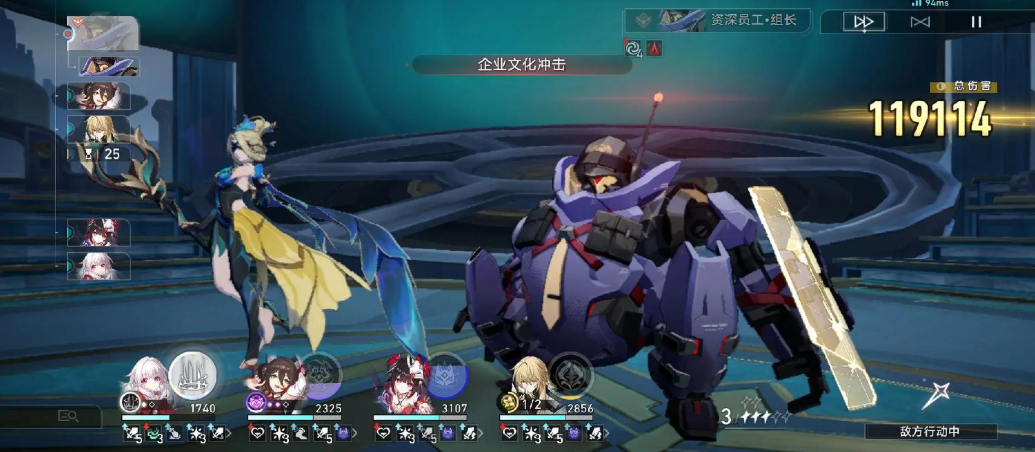
Task: Open the enemy info banner 资深员工·组长
Action: point(717,20)
